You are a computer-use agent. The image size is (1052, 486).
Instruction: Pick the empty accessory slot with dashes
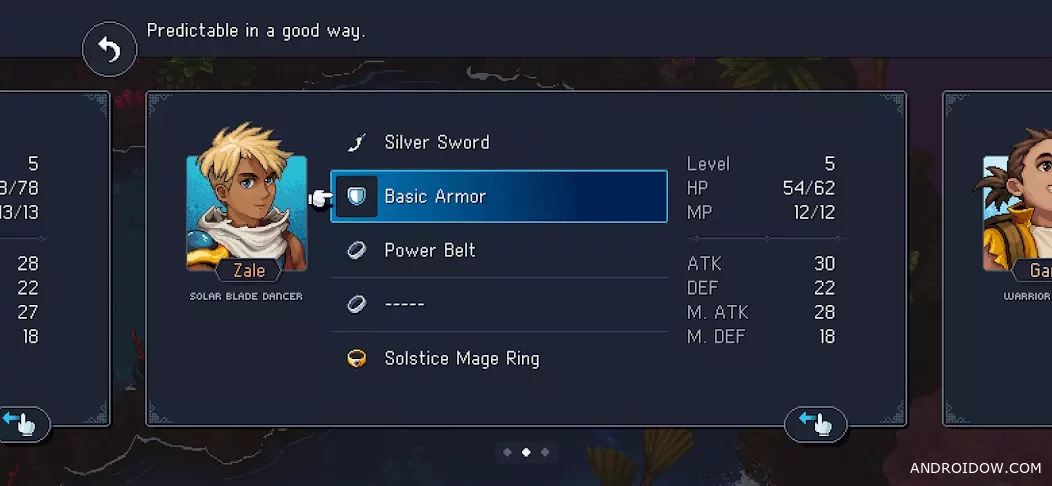(x=498, y=304)
